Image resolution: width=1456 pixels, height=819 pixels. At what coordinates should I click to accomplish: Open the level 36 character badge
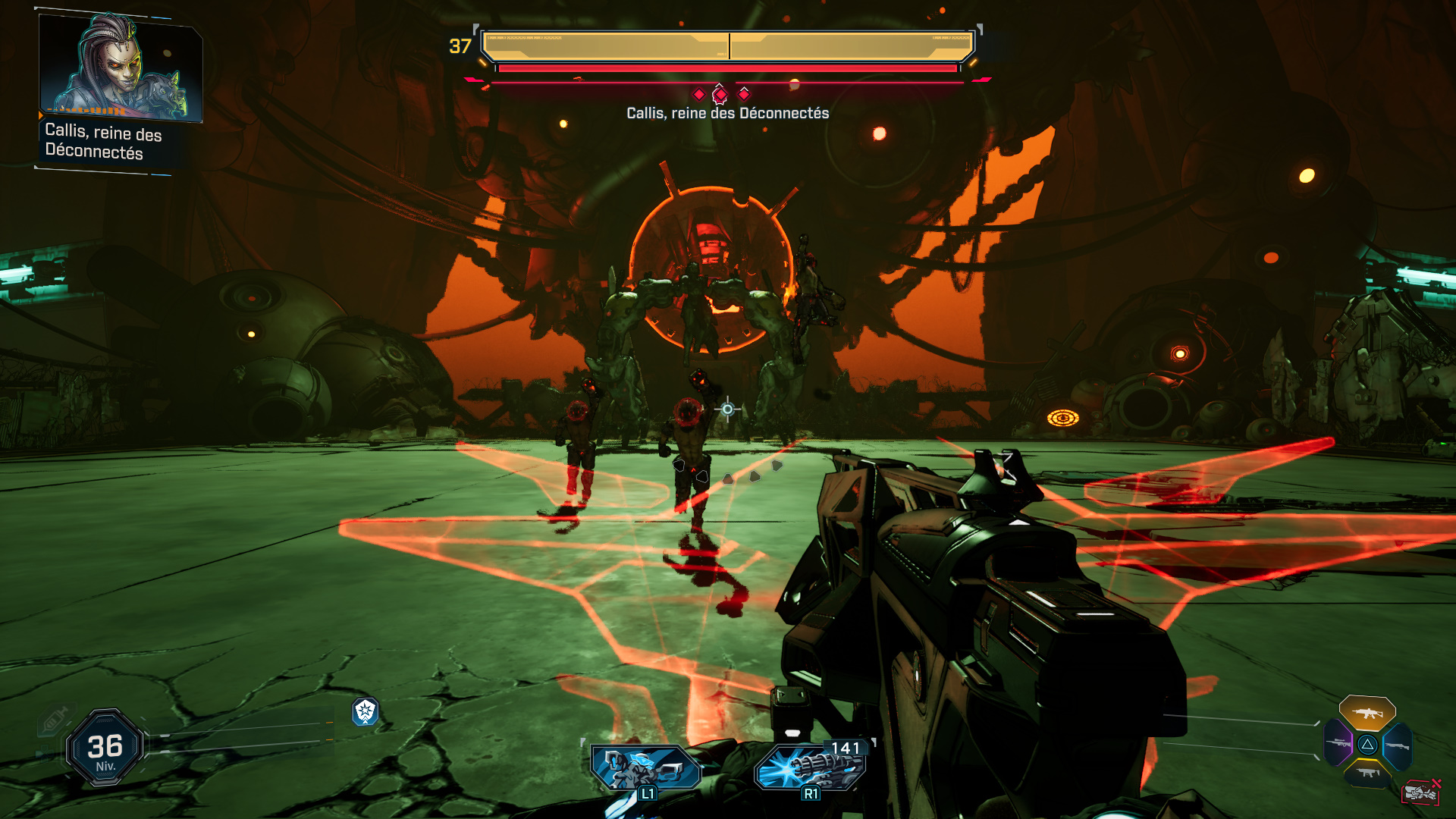tap(105, 748)
